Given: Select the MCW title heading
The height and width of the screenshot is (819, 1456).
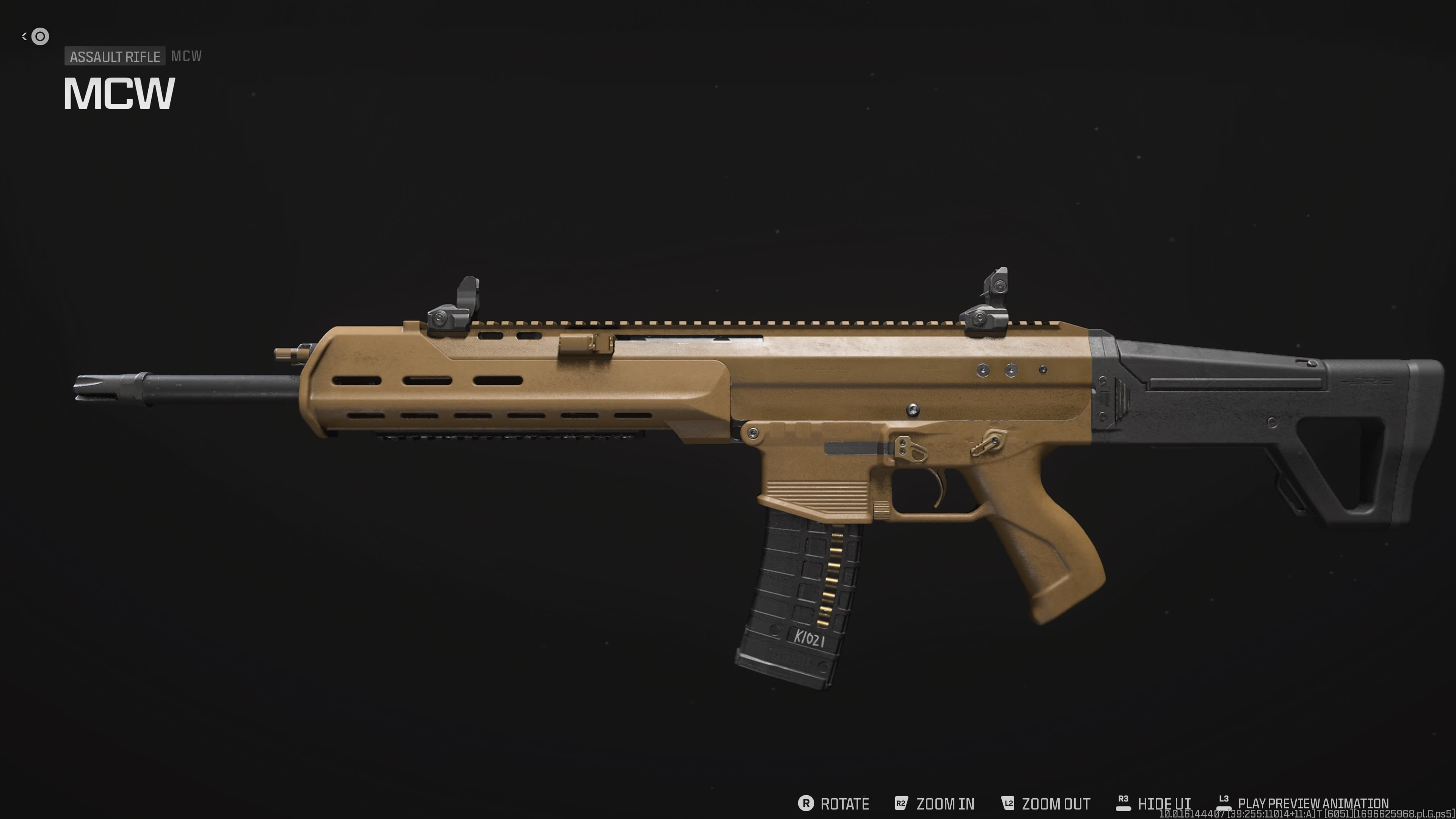Looking at the screenshot, I should coord(120,94).
